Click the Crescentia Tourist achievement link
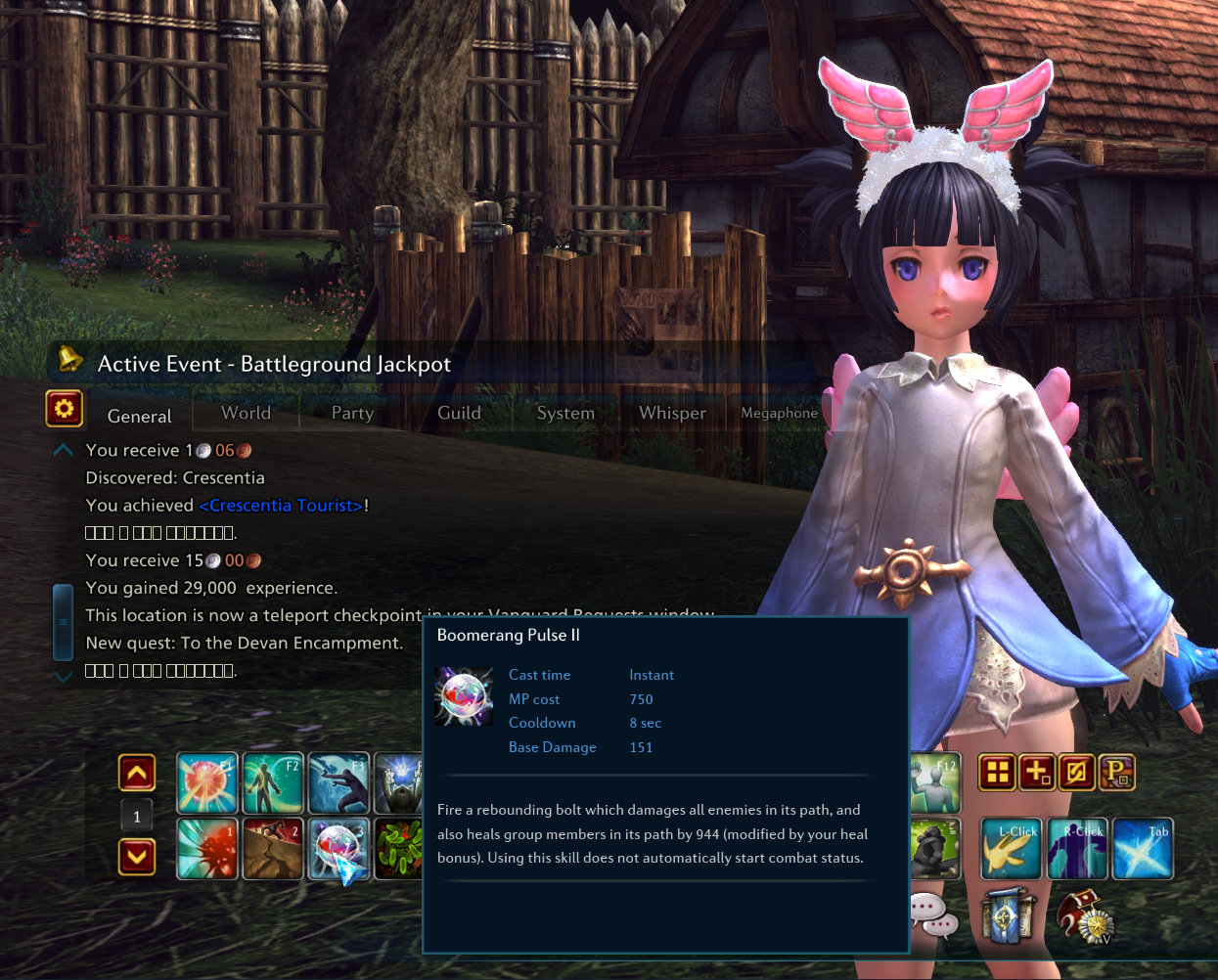The width and height of the screenshot is (1218, 980). coord(282,506)
